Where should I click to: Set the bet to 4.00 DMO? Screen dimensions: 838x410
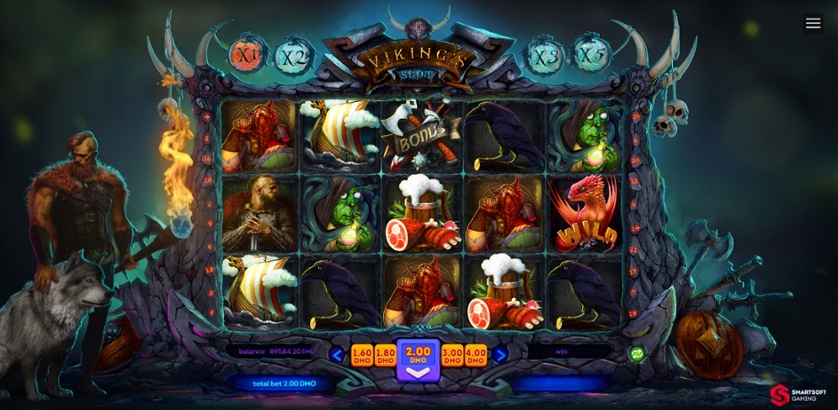tap(476, 354)
